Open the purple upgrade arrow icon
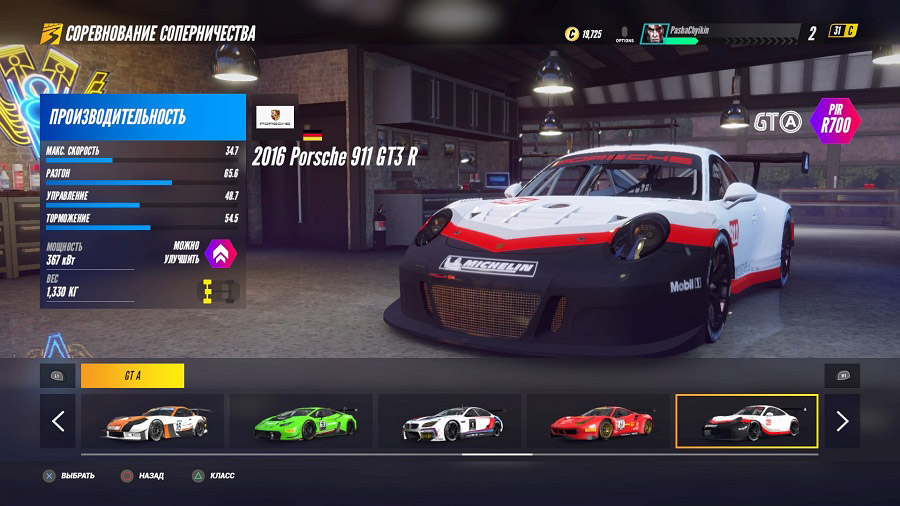 tap(220, 253)
